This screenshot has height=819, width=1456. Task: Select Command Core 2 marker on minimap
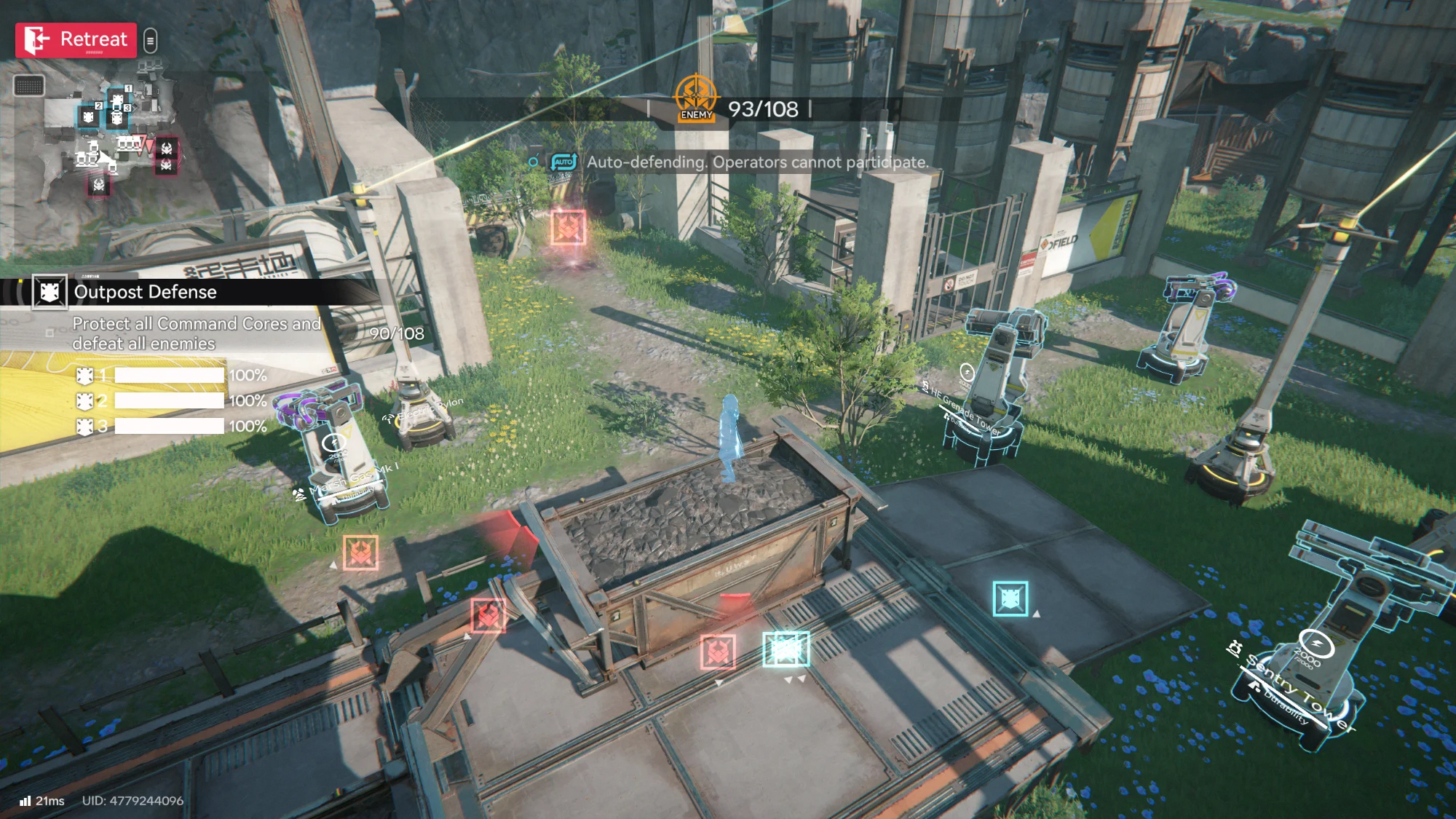tap(89, 116)
